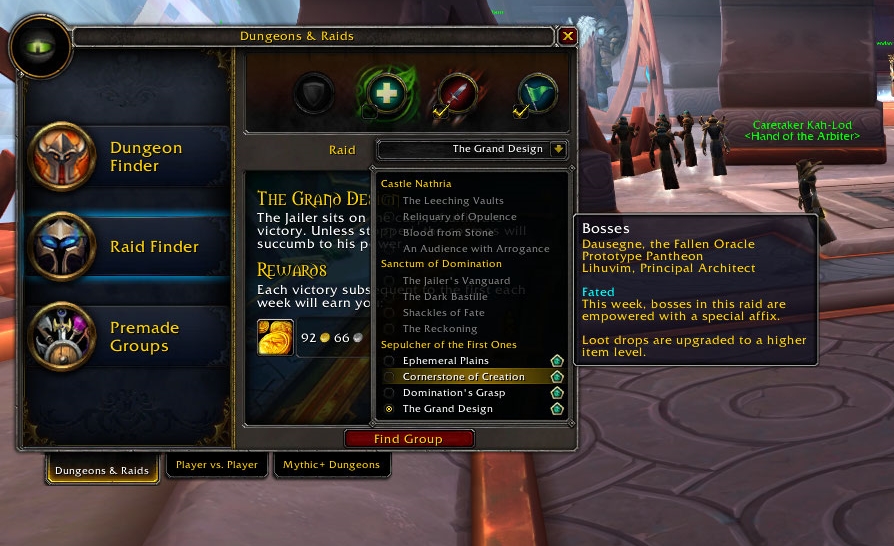Toggle the green flag leader icon

537,95
